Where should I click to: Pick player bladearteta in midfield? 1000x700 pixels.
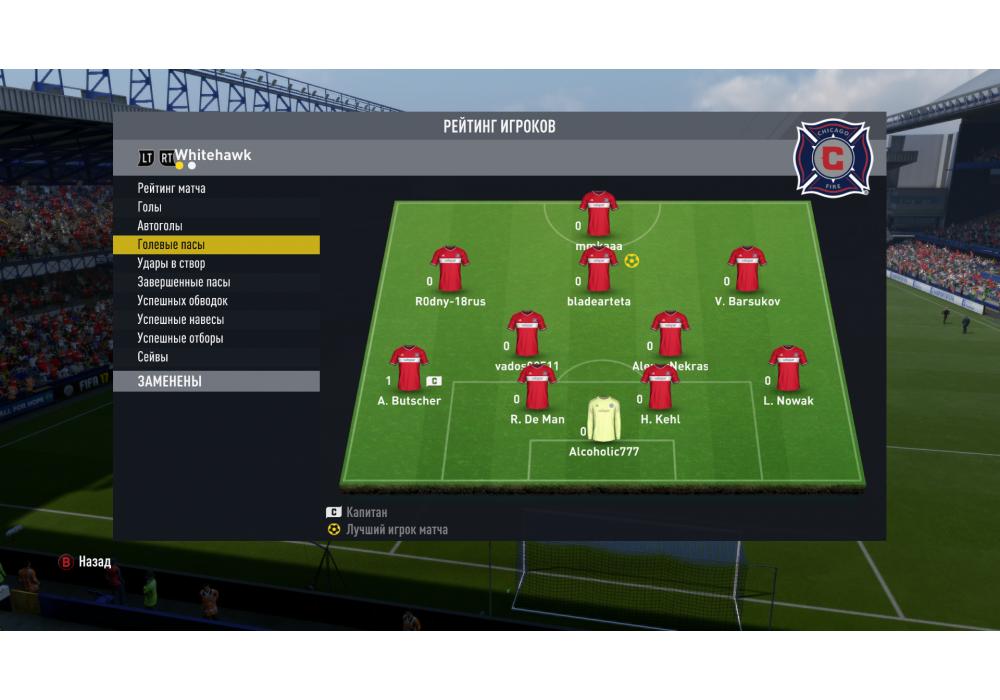598,270
